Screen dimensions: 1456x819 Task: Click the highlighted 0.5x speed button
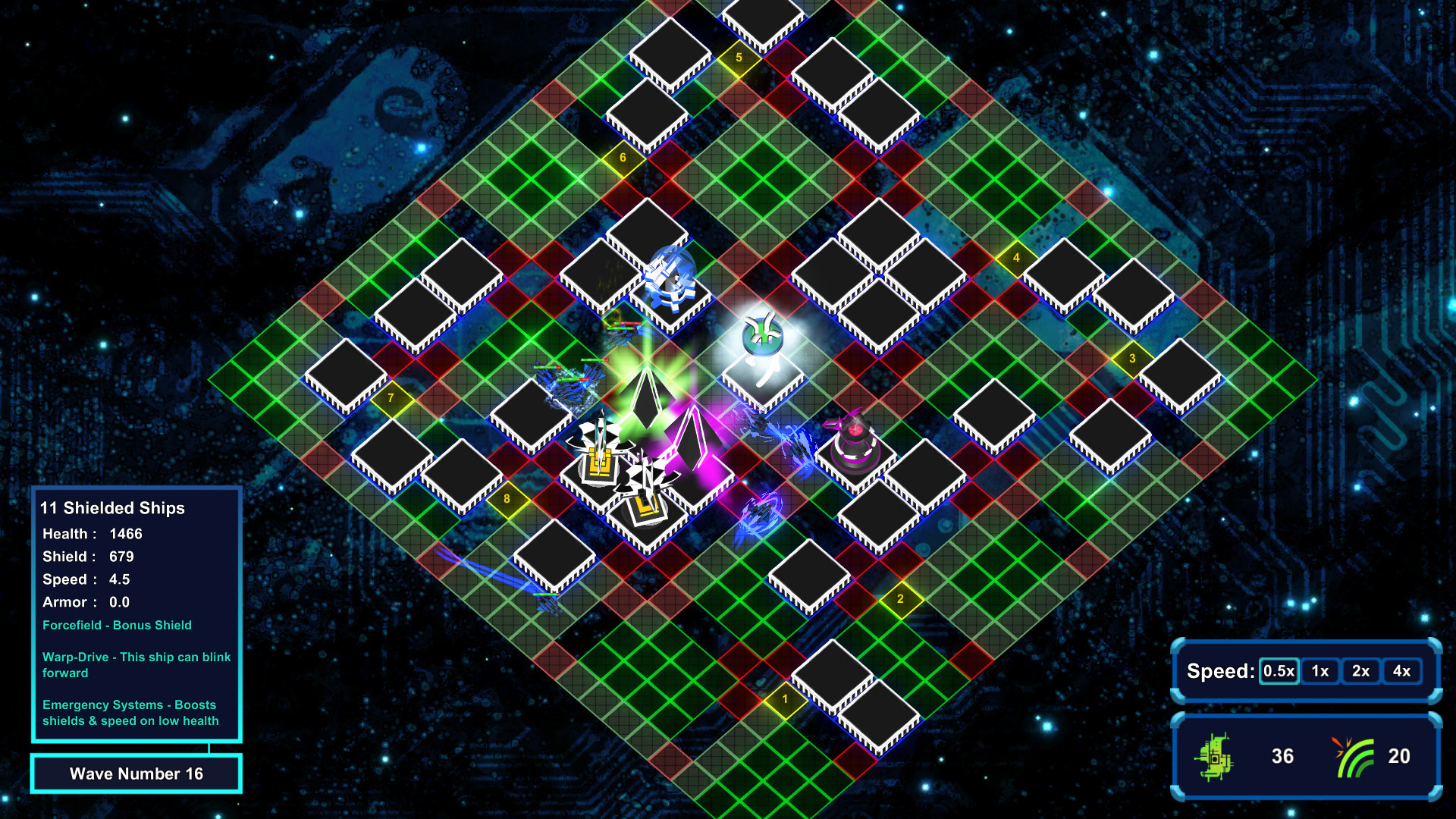1278,671
